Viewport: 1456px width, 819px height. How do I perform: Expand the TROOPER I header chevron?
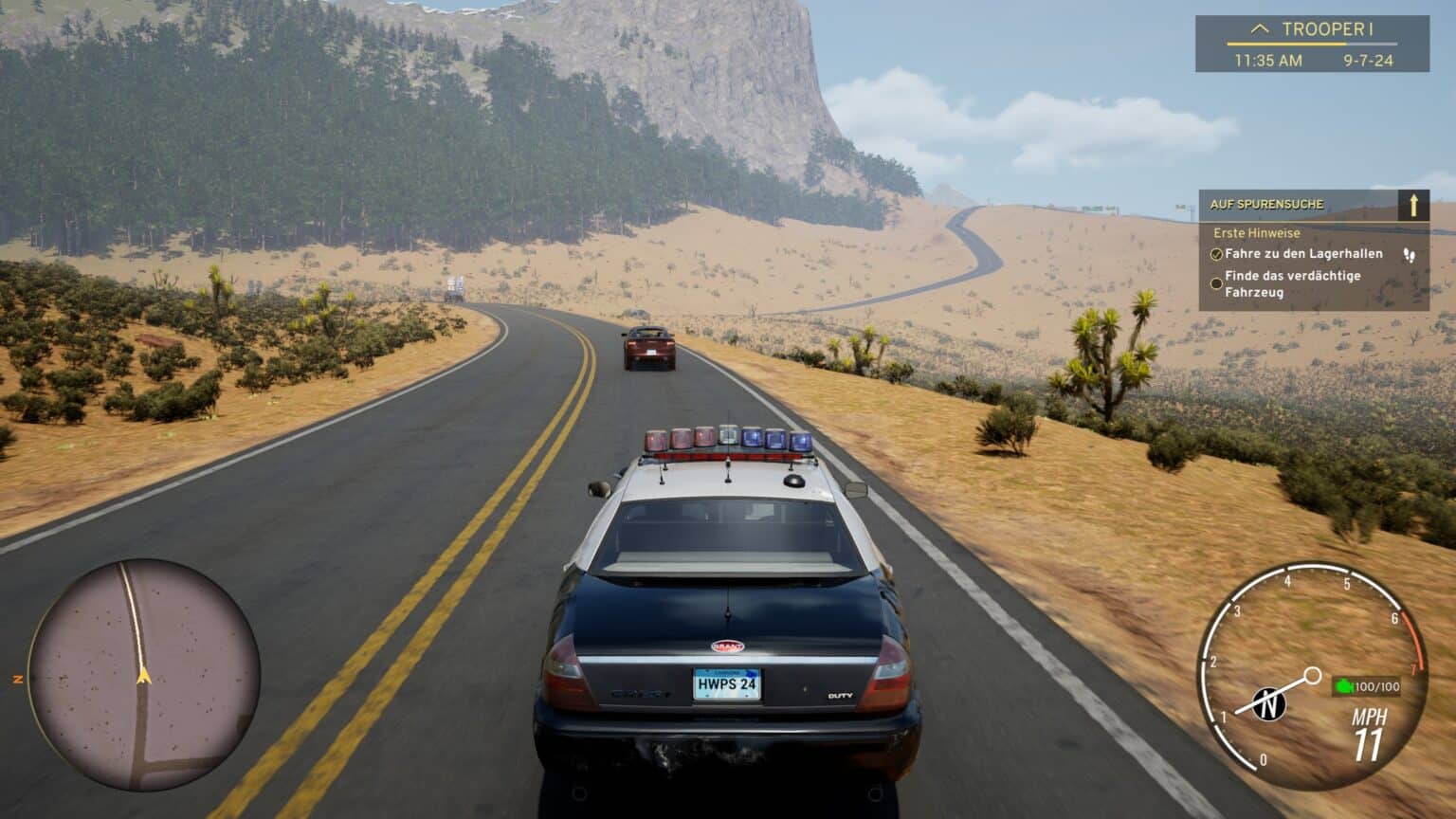click(x=1259, y=28)
